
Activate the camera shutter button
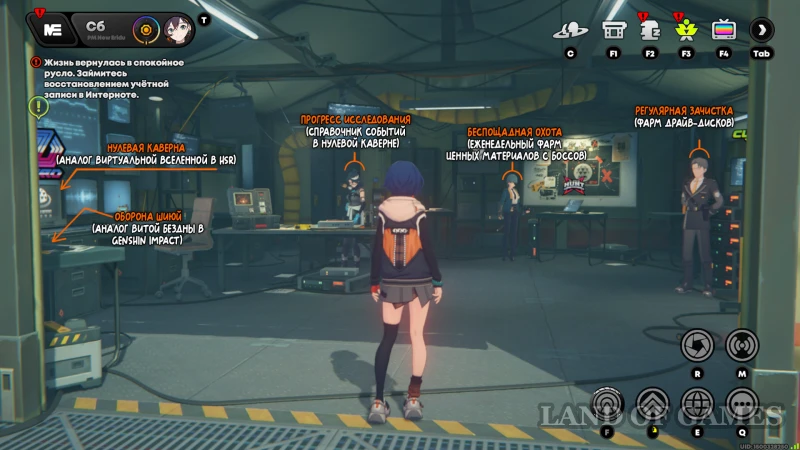pos(696,346)
